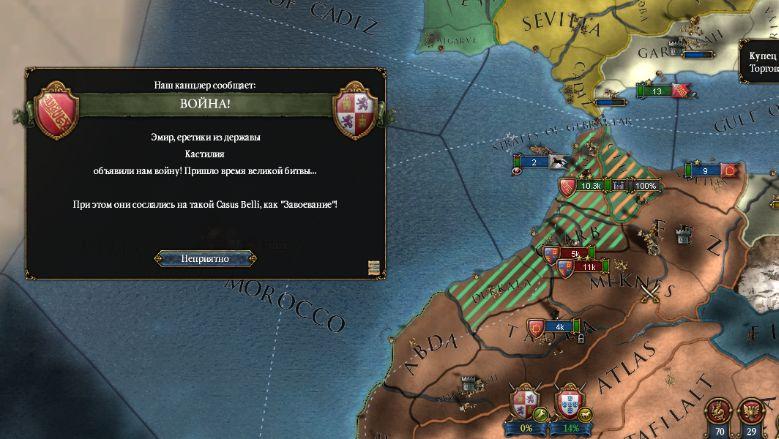
Task: Select the 5k enemy army marker
Action: [x=574, y=254]
